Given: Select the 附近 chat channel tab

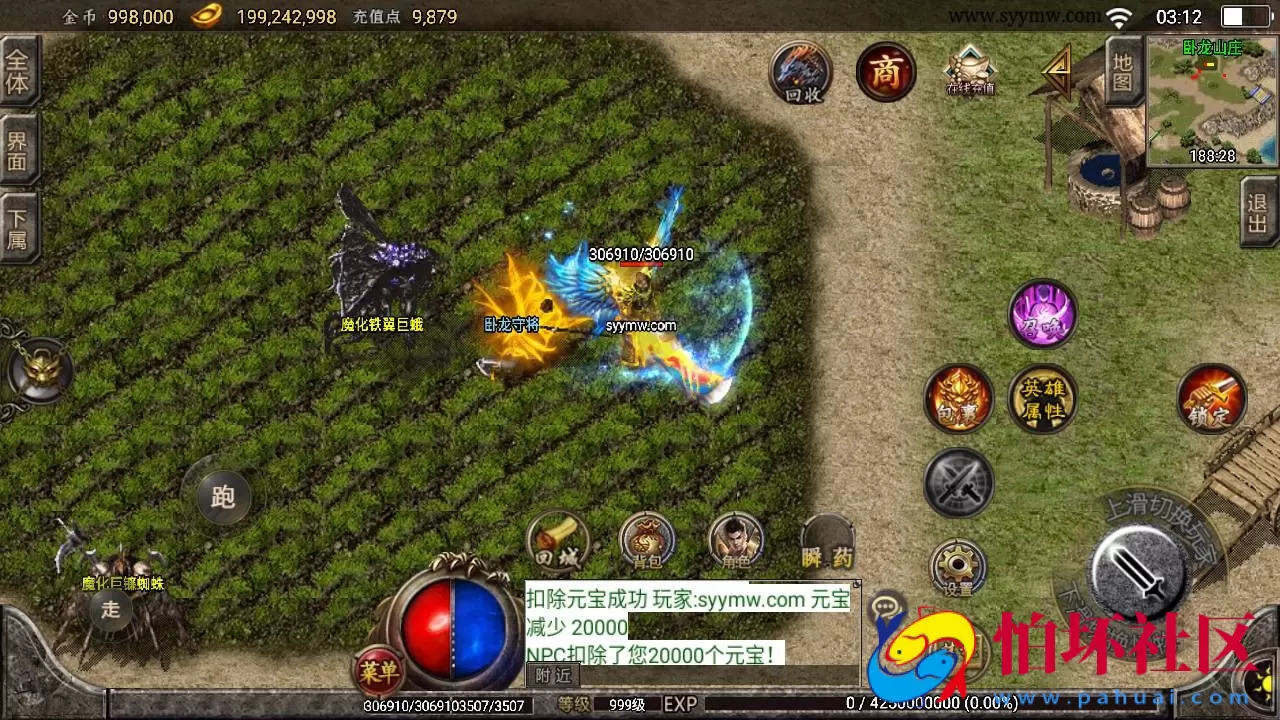Looking at the screenshot, I should pyautogui.click(x=553, y=675).
